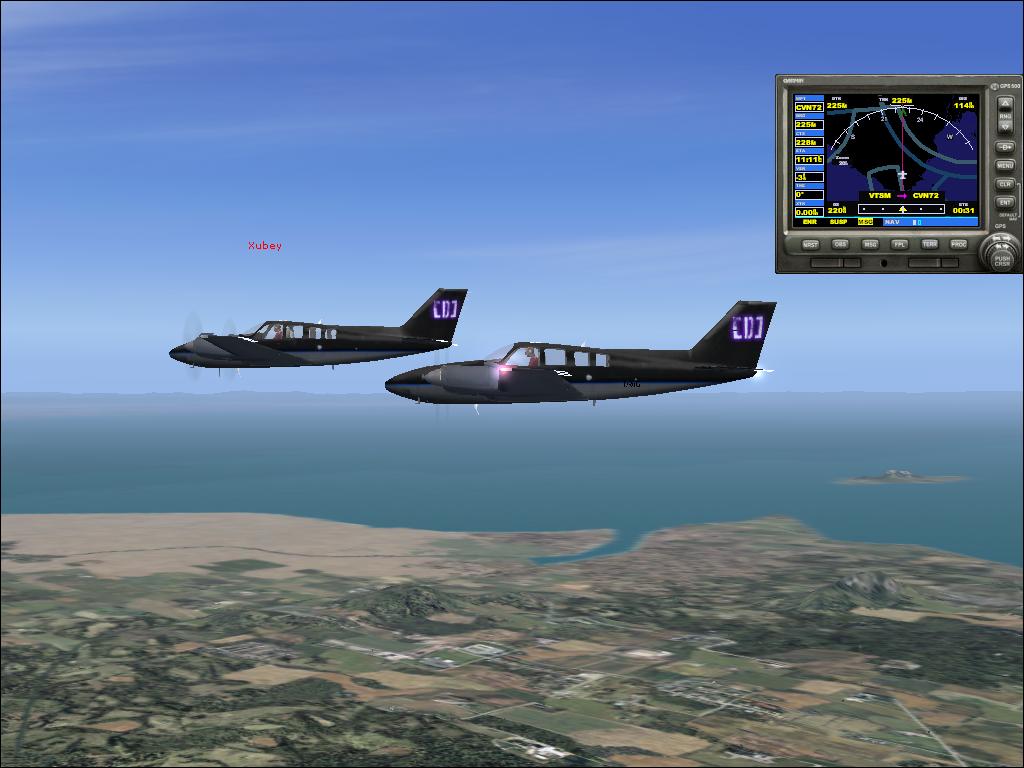Screen dimensions: 1024x768
Task: View messages using the MSG button
Action: pos(870,244)
